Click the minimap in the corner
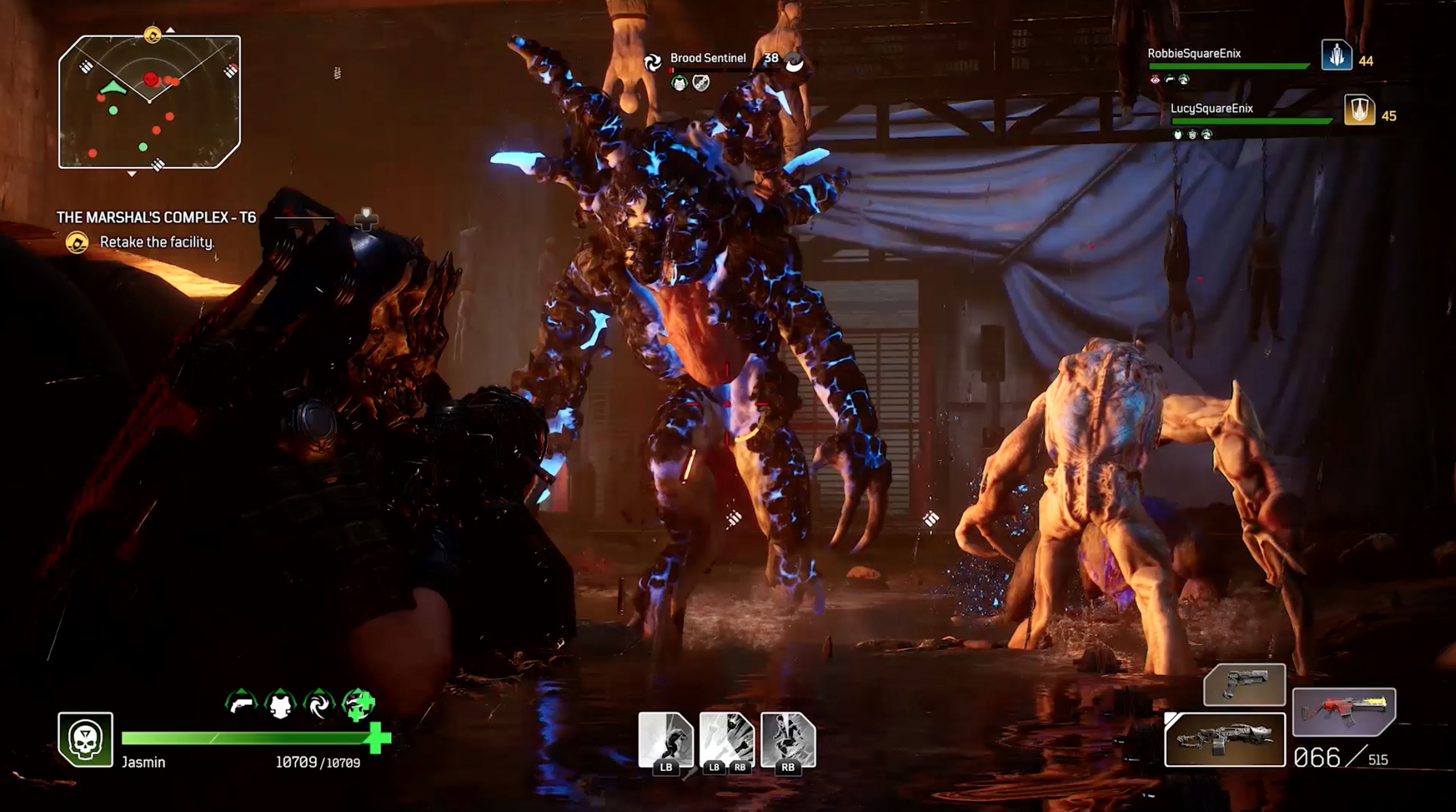 coord(149,102)
